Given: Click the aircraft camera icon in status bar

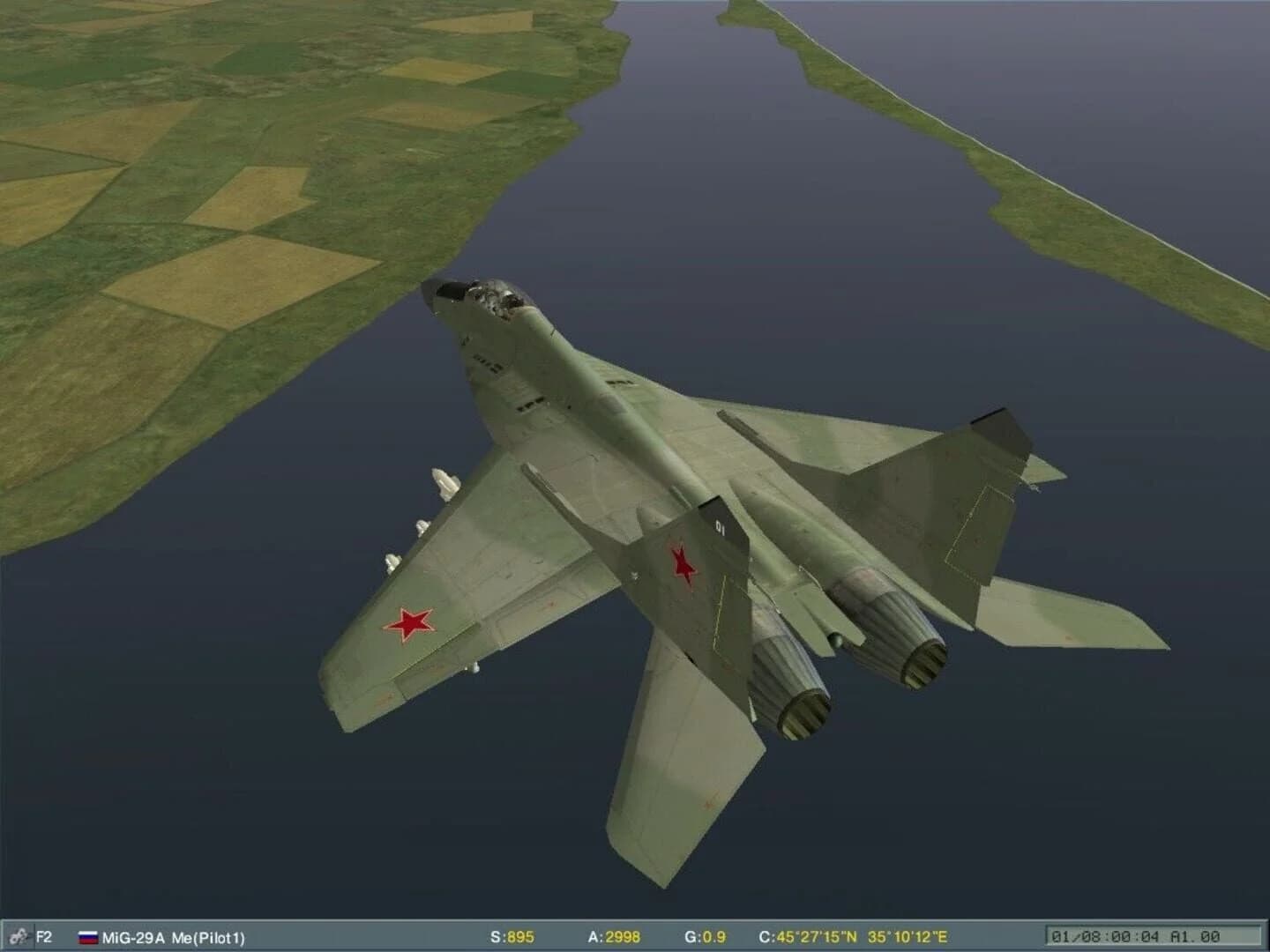Looking at the screenshot, I should tap(18, 937).
